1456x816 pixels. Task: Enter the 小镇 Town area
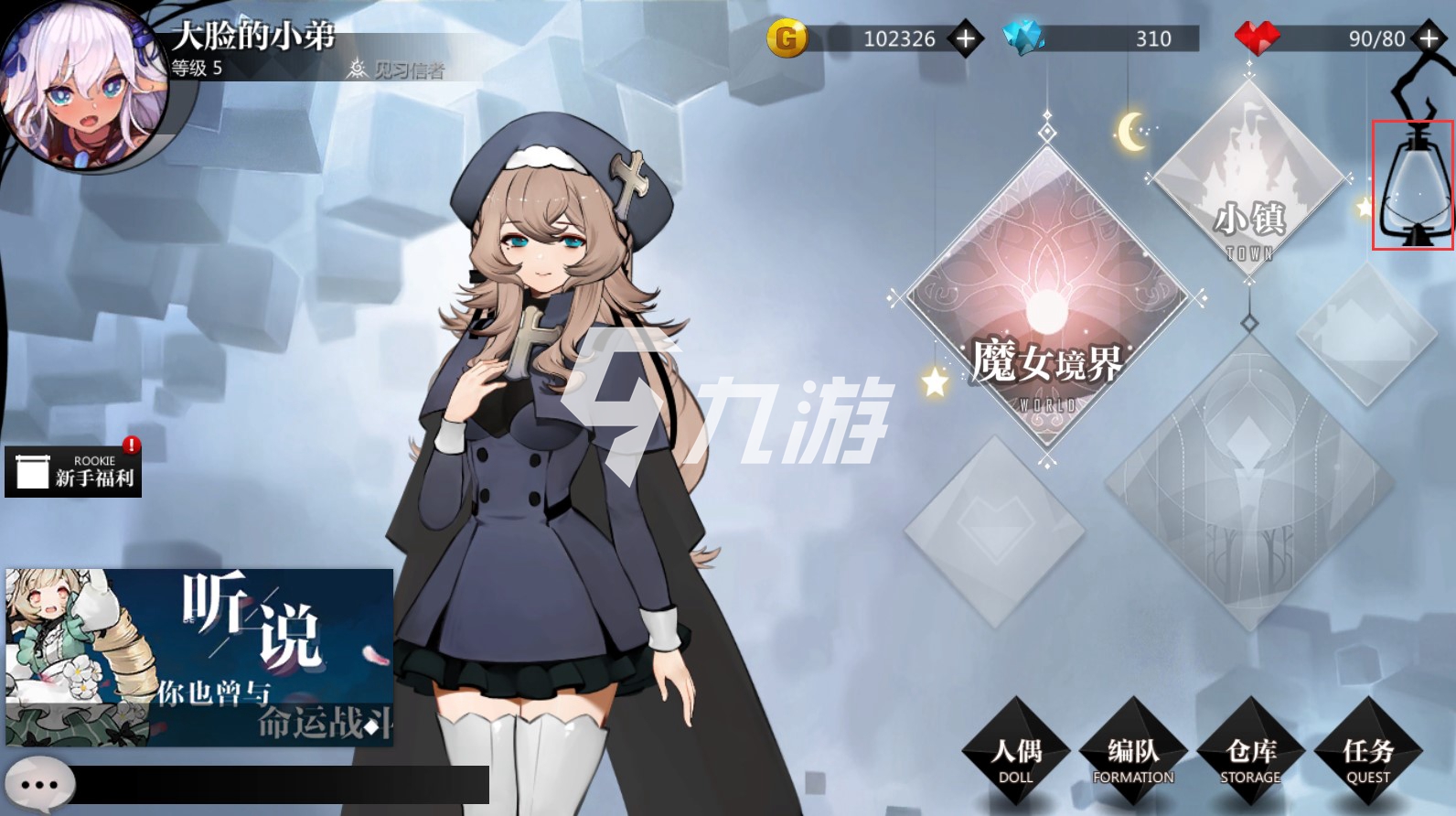[1249, 183]
